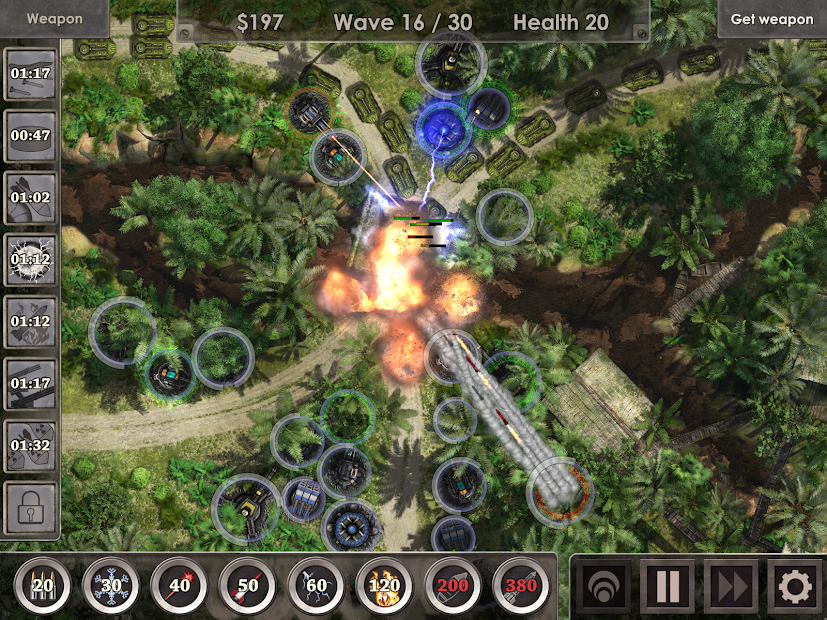Pick the 40-cost tower
This screenshot has height=620, width=827.
pyautogui.click(x=178, y=585)
